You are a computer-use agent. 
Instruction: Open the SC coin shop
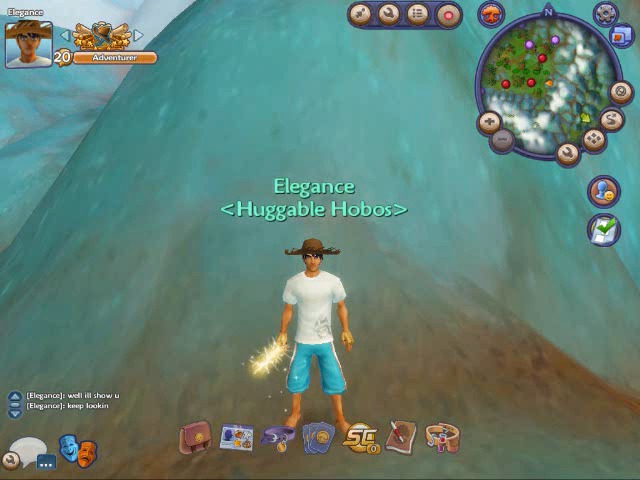pos(359,438)
